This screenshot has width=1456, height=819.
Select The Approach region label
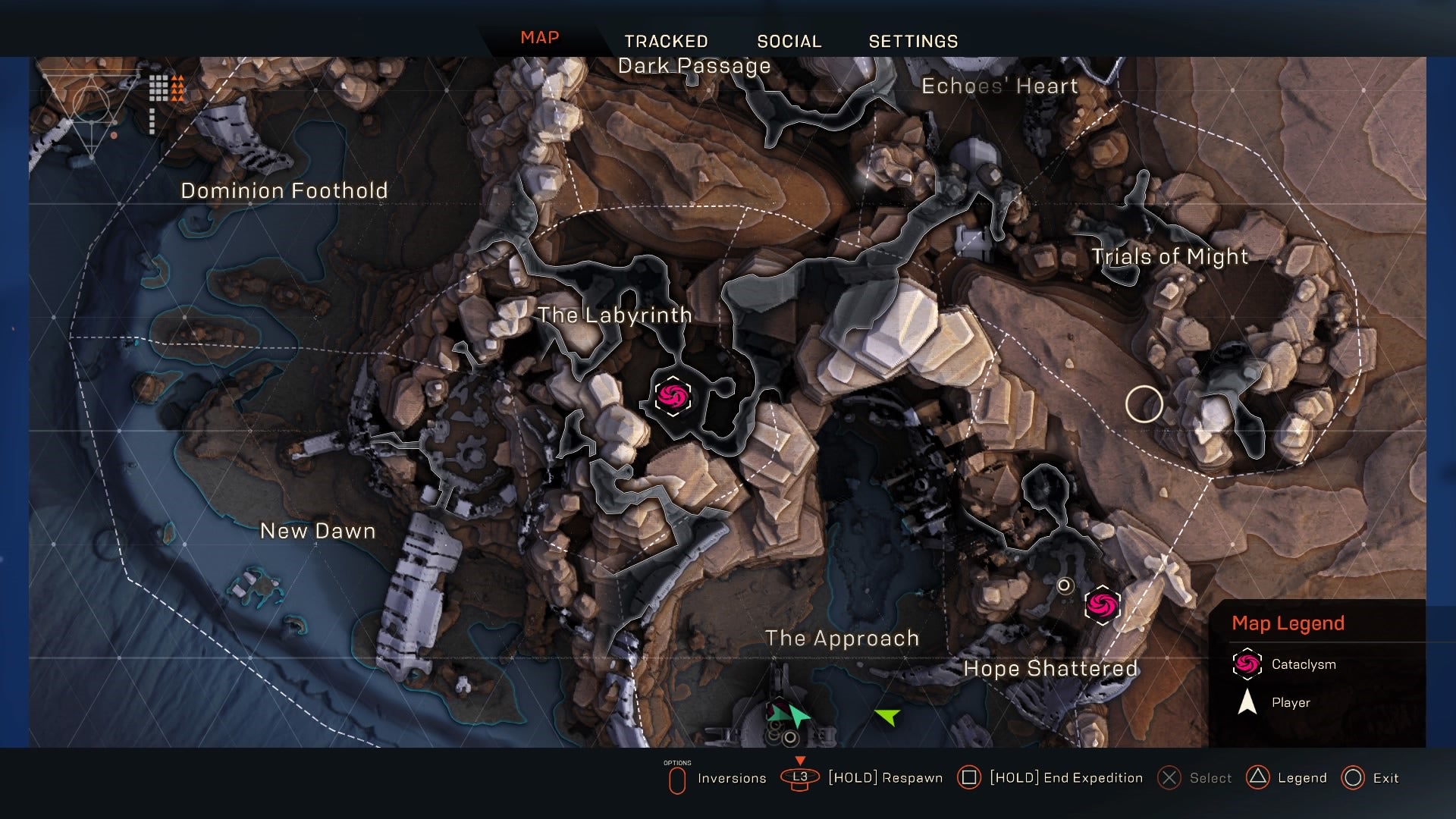842,639
